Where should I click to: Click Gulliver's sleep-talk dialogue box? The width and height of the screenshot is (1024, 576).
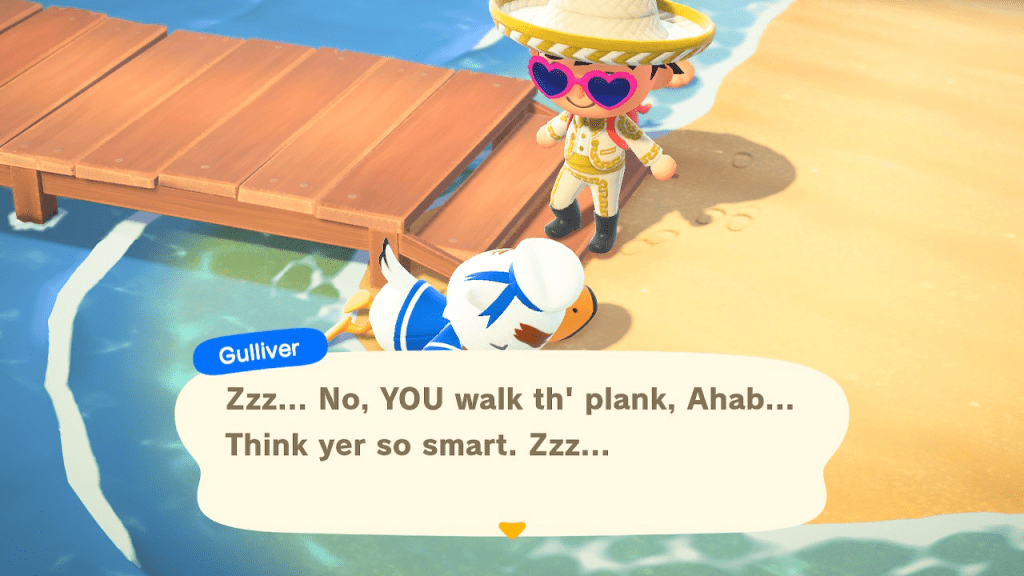510,440
